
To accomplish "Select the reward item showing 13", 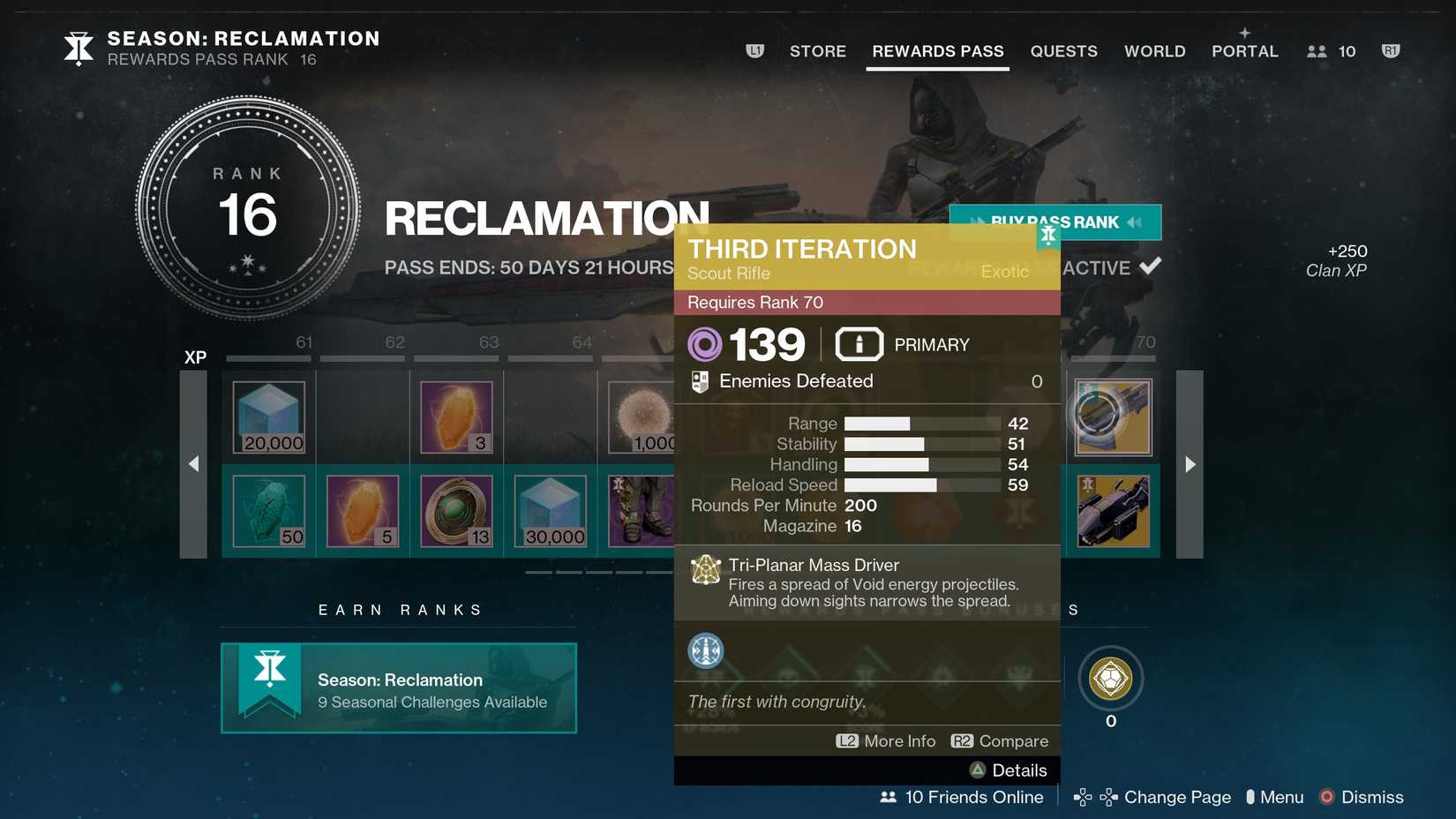I will pos(456,512).
